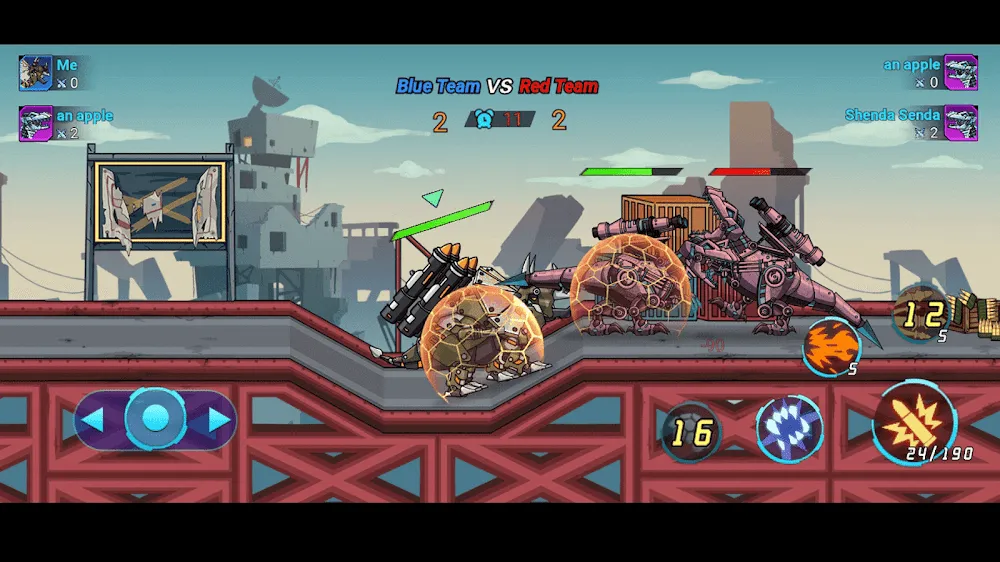Select Shenda Senda's player avatar
This screenshot has width=1000, height=562.
pyautogui.click(x=960, y=123)
